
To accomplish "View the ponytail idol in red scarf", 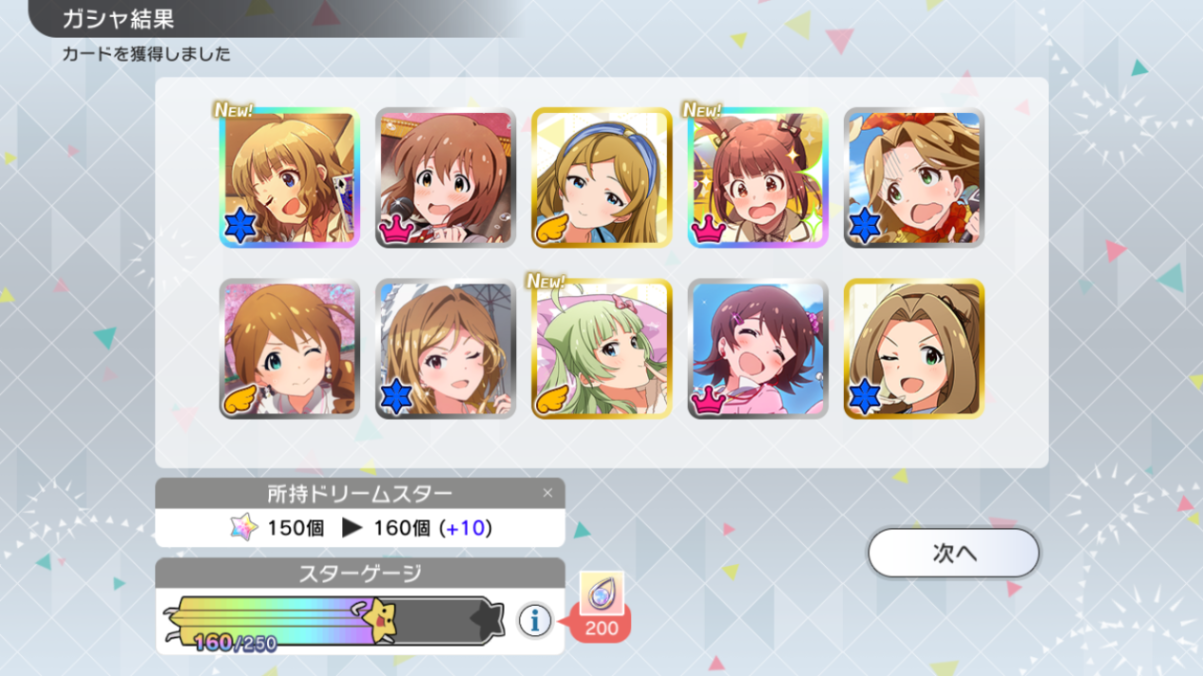I will (x=913, y=178).
